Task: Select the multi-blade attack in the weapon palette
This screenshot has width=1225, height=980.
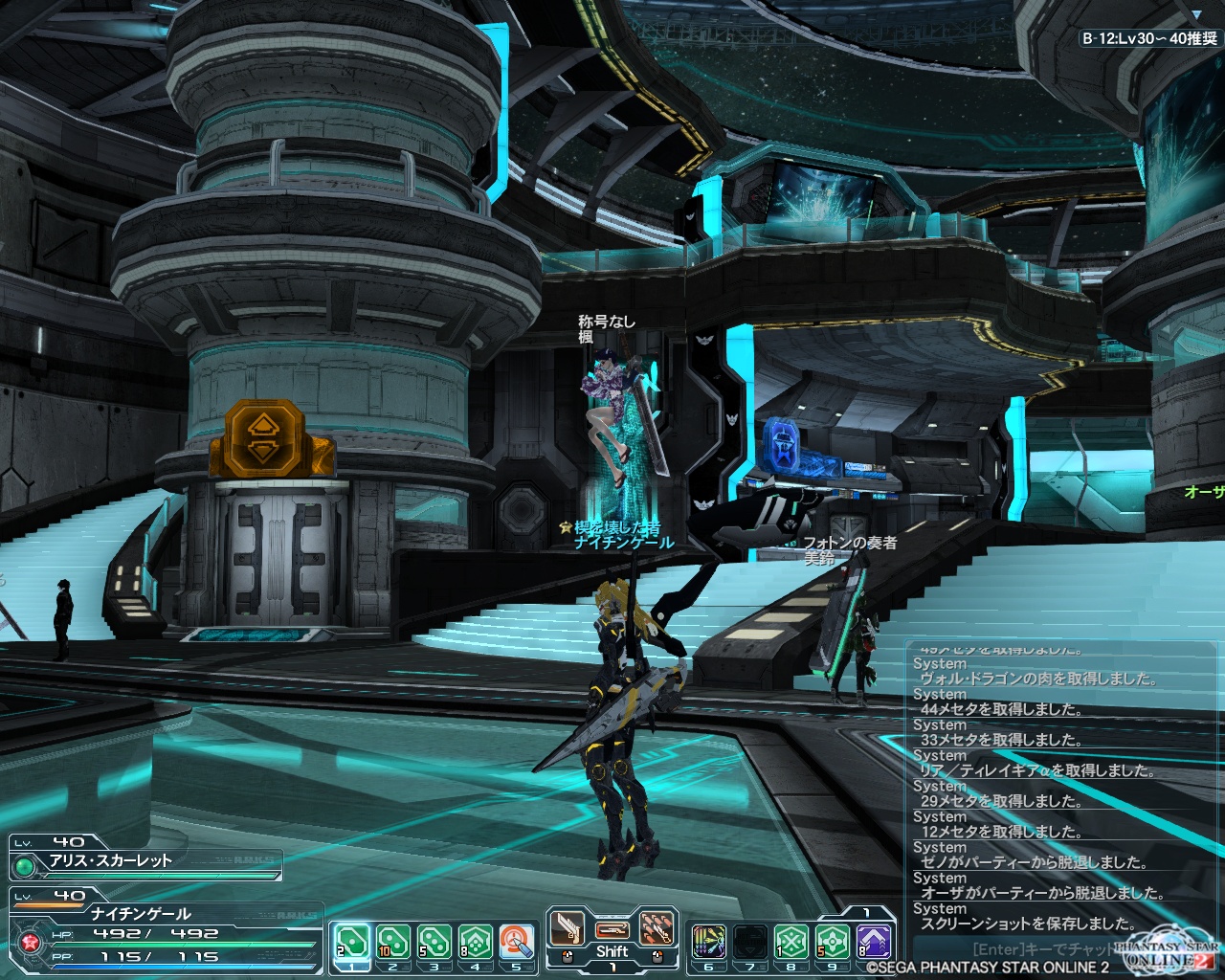Action: coord(656,928)
